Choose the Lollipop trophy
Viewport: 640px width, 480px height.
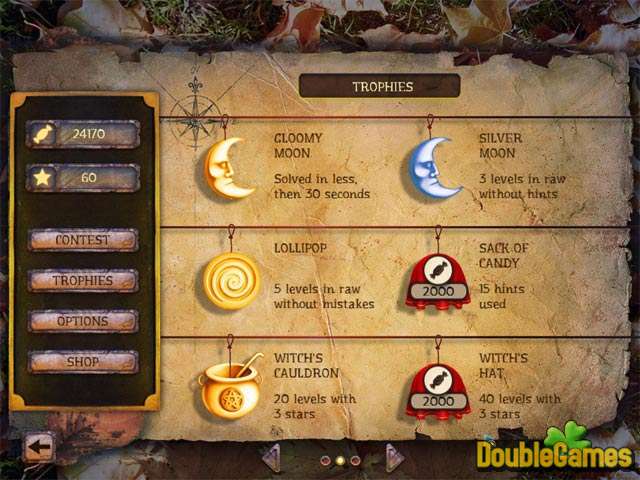click(x=230, y=280)
